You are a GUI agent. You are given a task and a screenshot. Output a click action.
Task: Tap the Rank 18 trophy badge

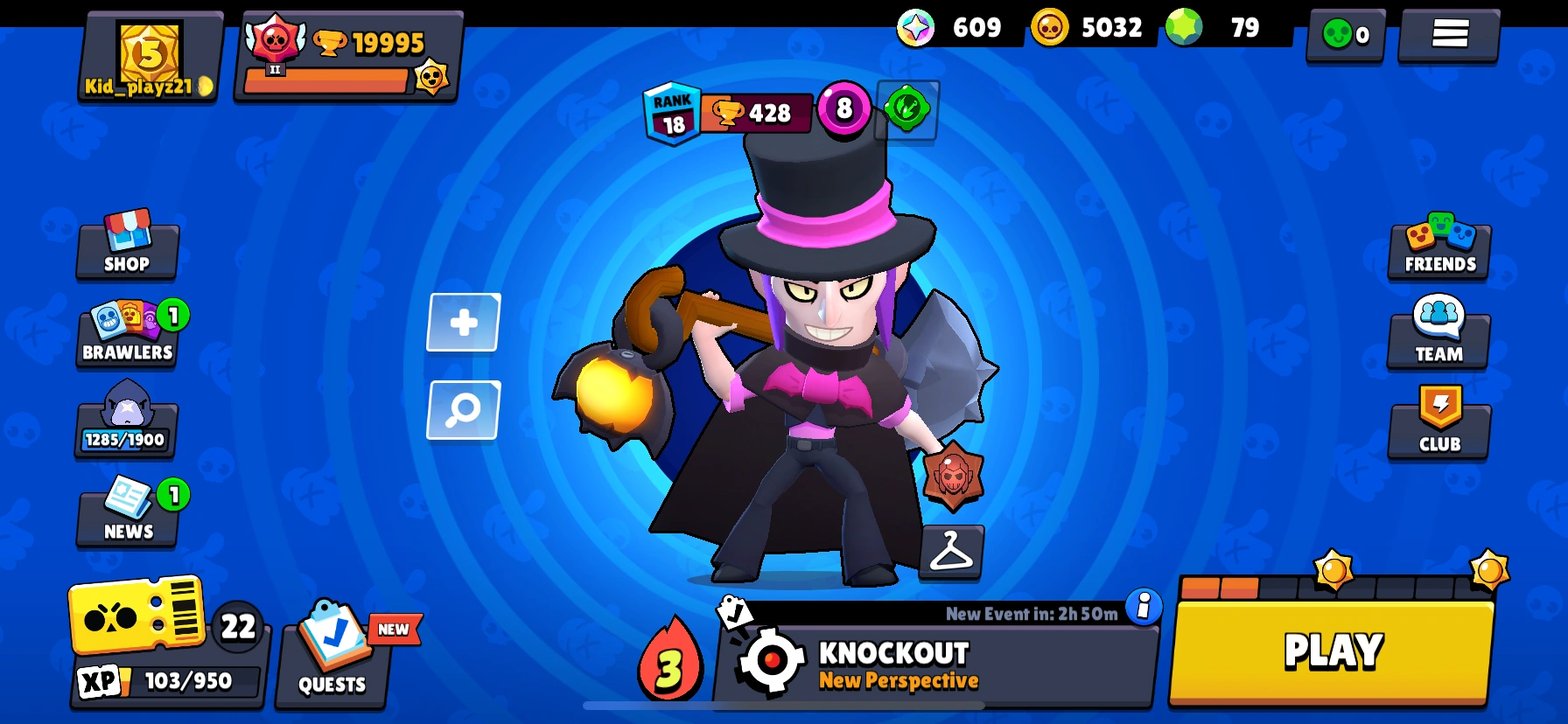[672, 112]
